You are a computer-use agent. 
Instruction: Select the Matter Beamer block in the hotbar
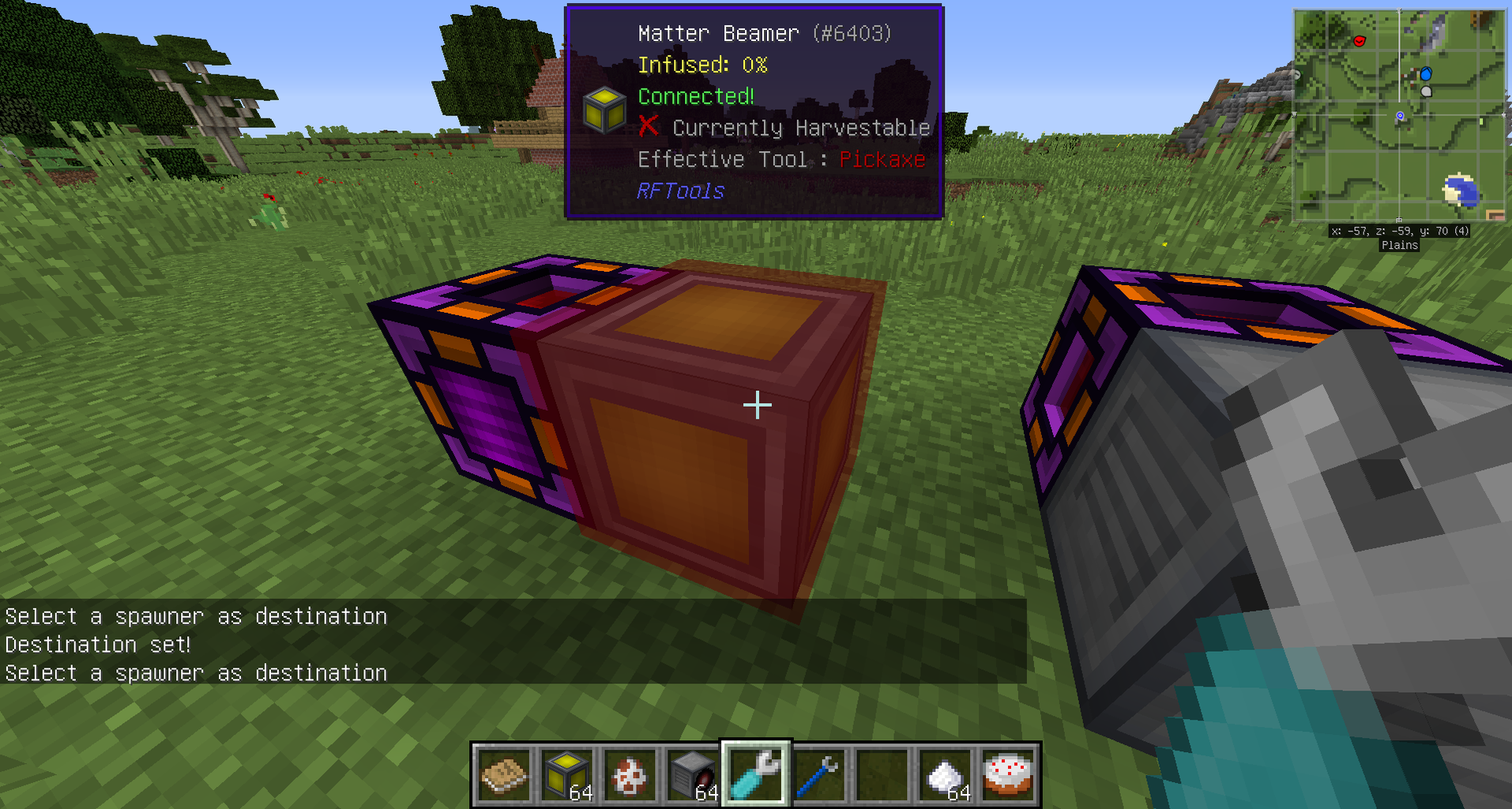pos(566,774)
